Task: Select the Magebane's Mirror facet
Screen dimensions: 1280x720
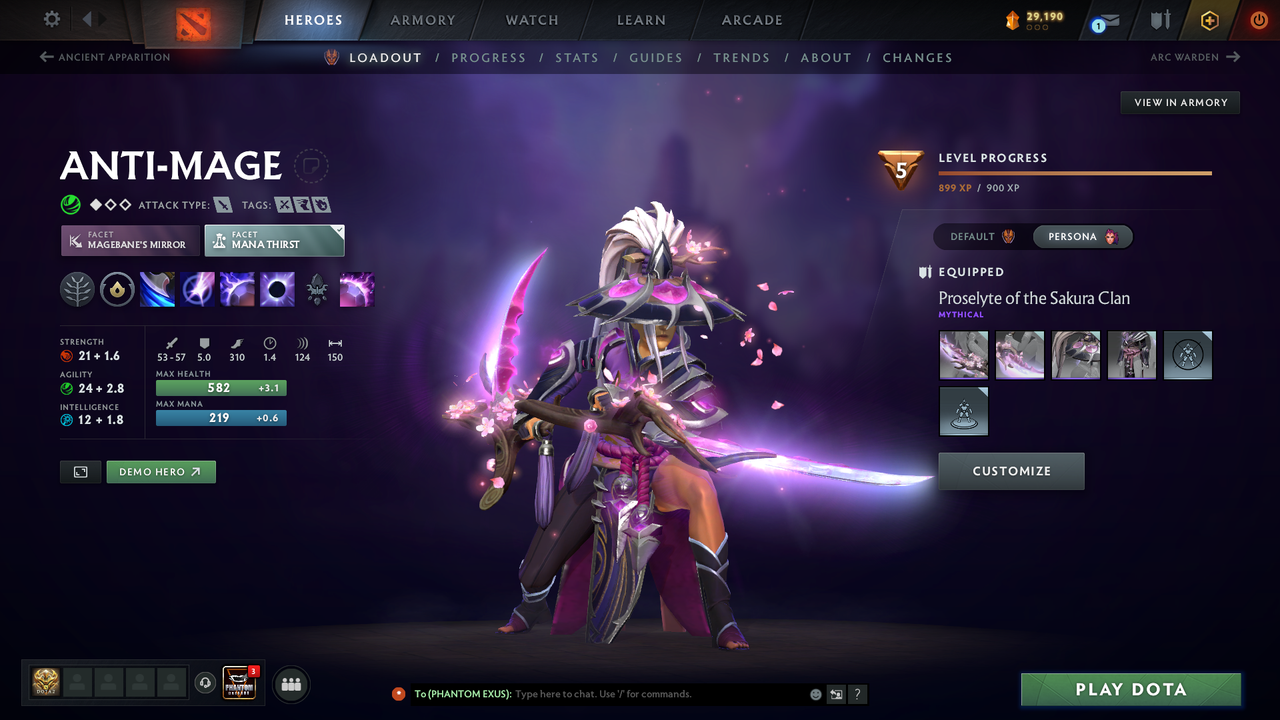Action: tap(129, 240)
